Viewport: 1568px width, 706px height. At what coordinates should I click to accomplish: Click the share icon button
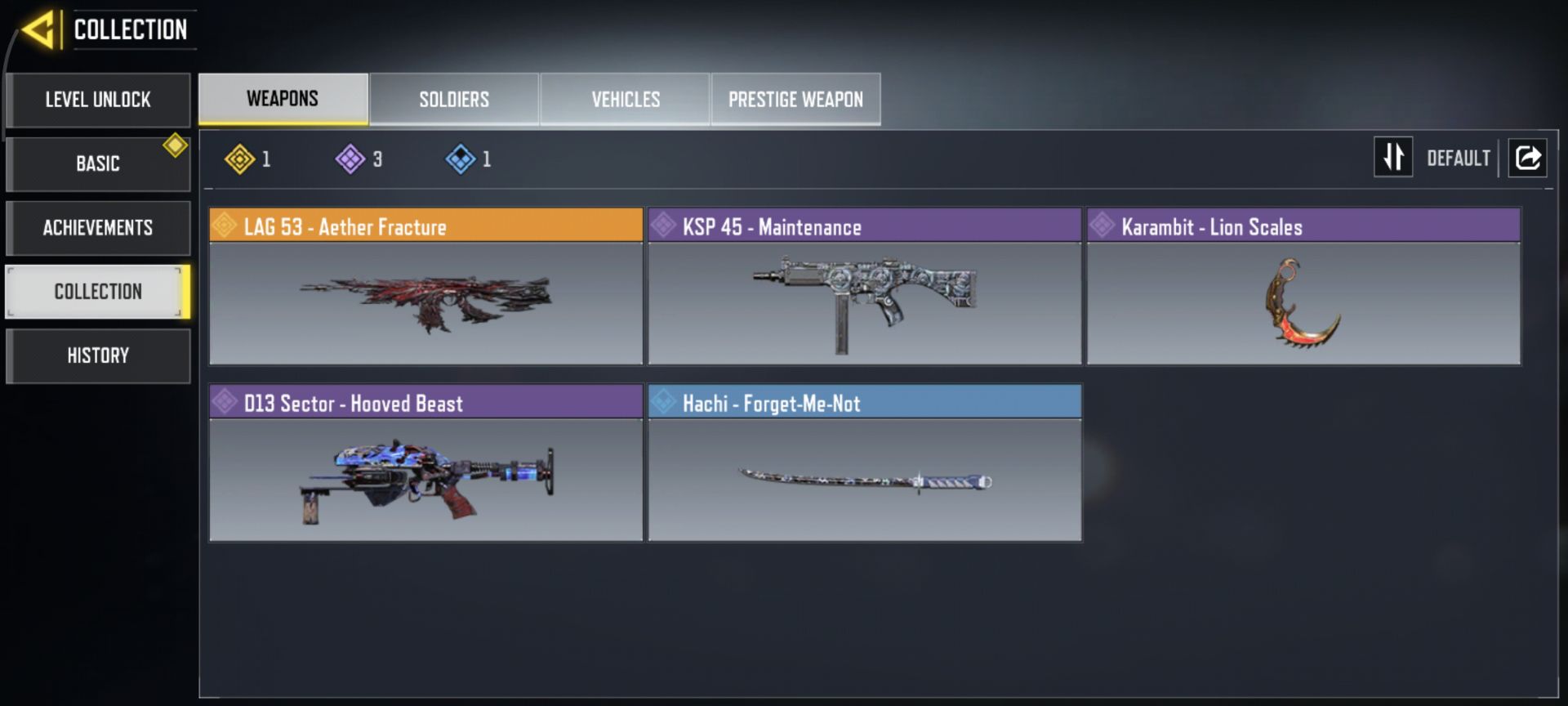pos(1527,158)
